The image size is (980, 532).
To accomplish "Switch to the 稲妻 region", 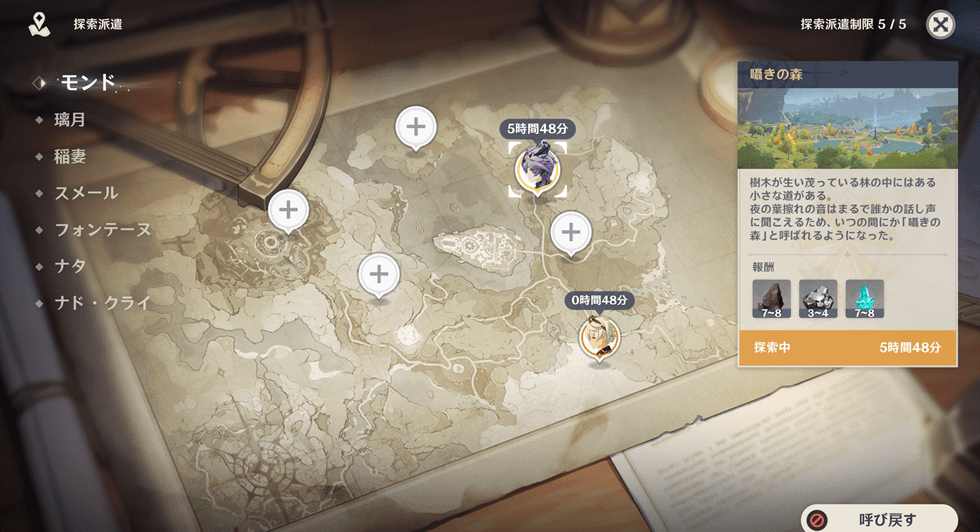I will pyautogui.click(x=70, y=156).
